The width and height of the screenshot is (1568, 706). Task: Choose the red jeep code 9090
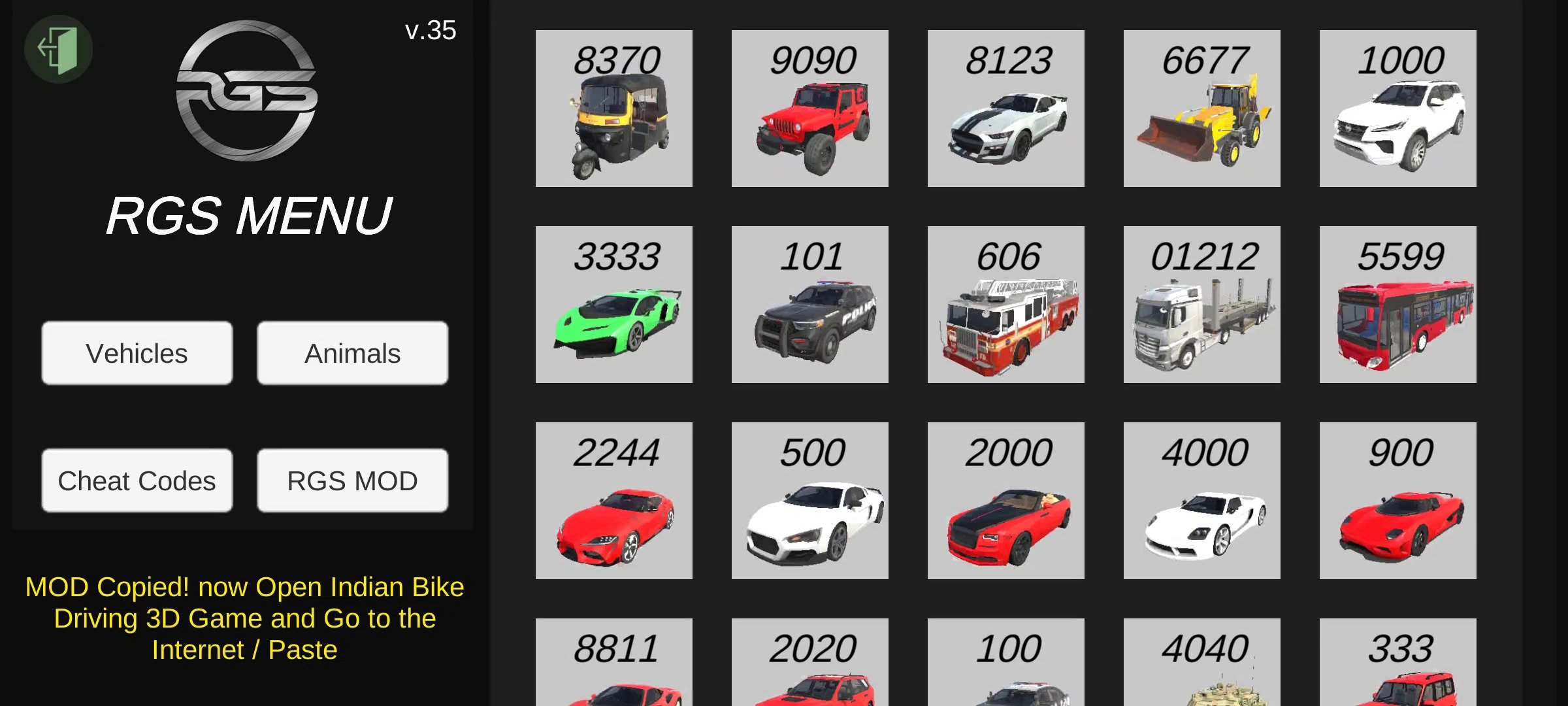coord(809,109)
